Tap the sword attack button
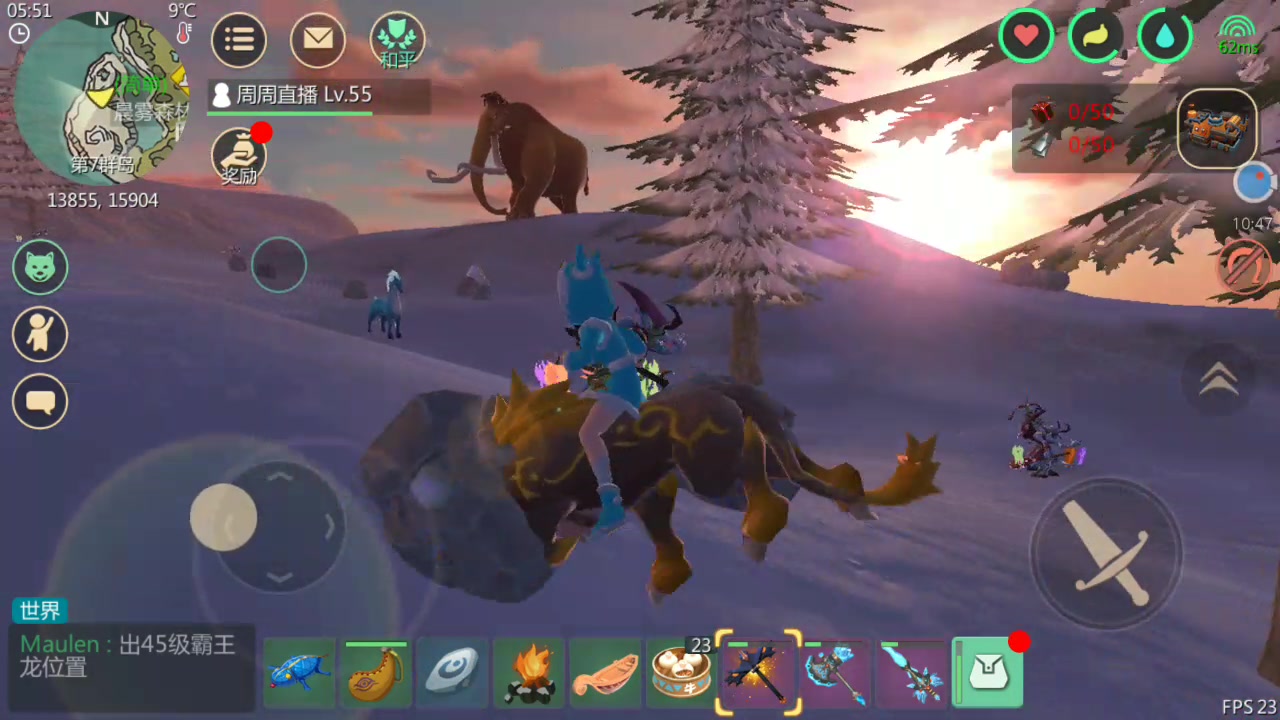This screenshot has width=1280, height=720. coord(1105,553)
